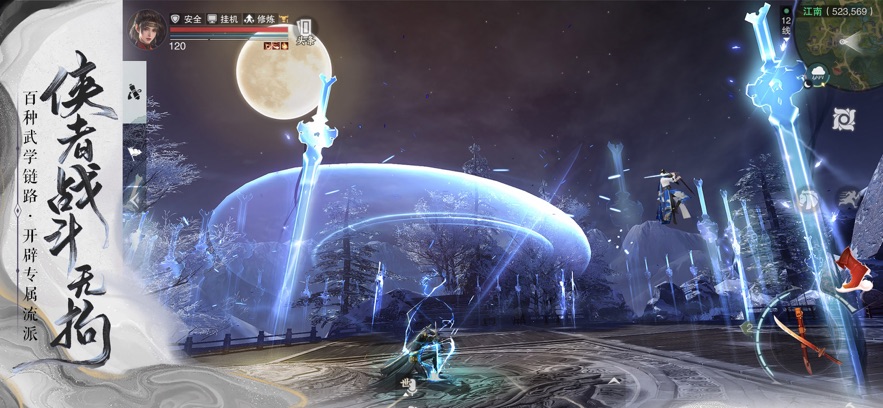883x408 pixels.
Task: Toggle the 安全 safe mode button
Action: coord(186,19)
